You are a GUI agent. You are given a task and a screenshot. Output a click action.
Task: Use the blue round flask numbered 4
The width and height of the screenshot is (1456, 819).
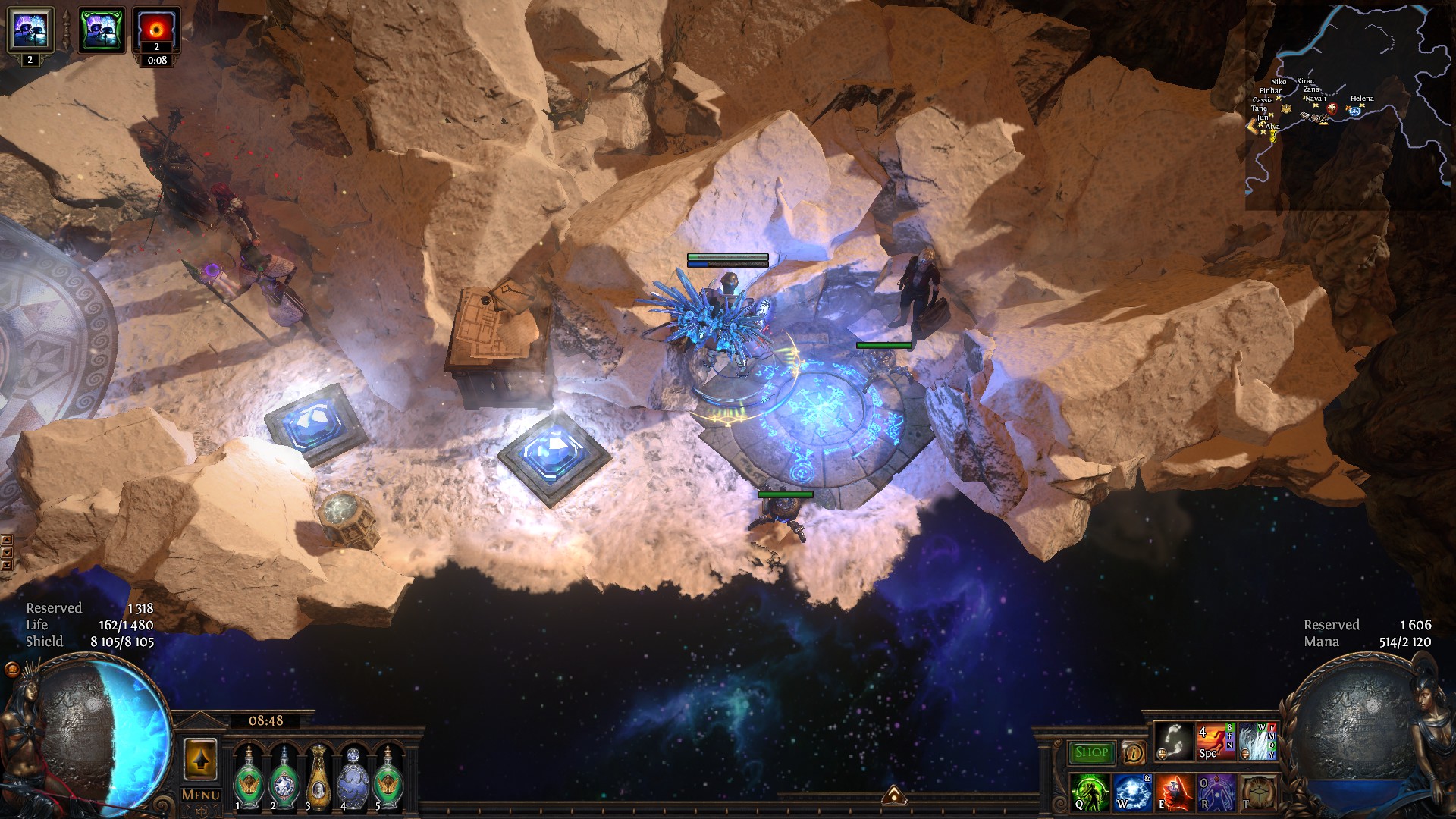(353, 778)
